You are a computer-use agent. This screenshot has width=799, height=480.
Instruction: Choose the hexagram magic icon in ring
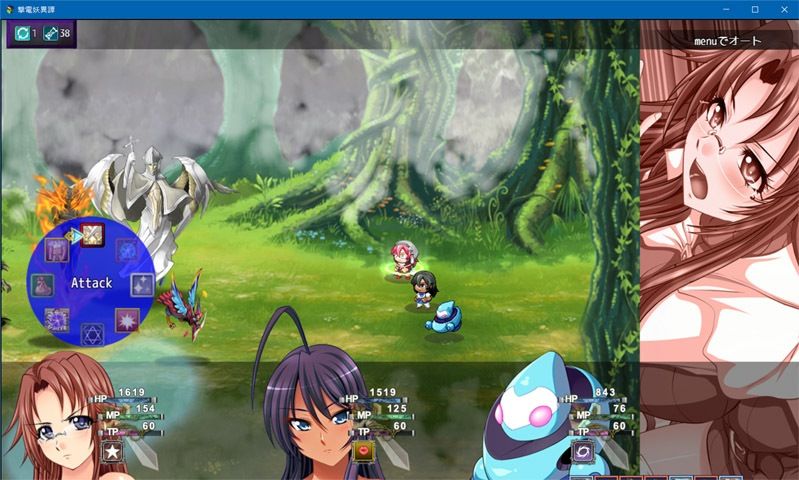pos(93,333)
